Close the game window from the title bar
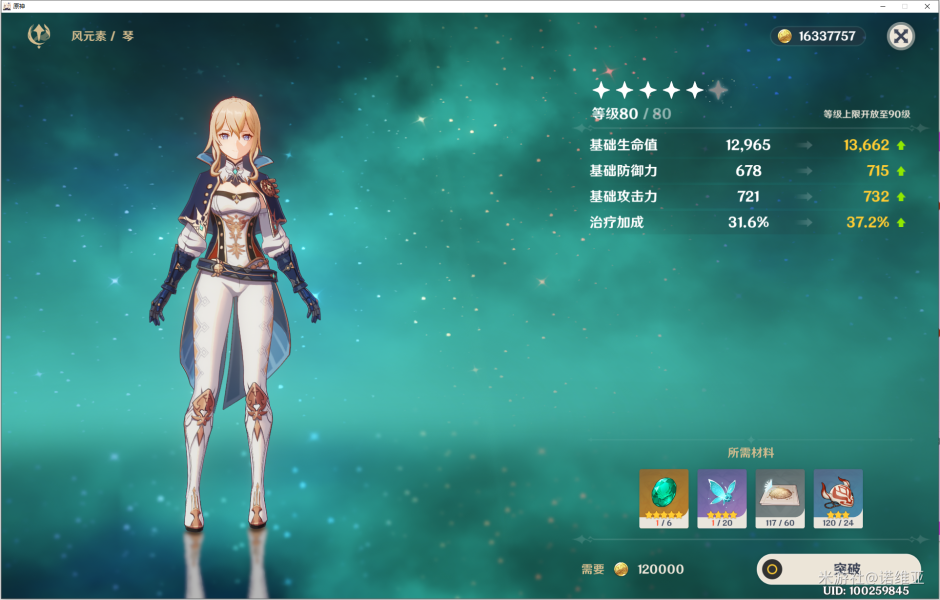Image resolution: width=940 pixels, height=600 pixels. click(927, 6)
